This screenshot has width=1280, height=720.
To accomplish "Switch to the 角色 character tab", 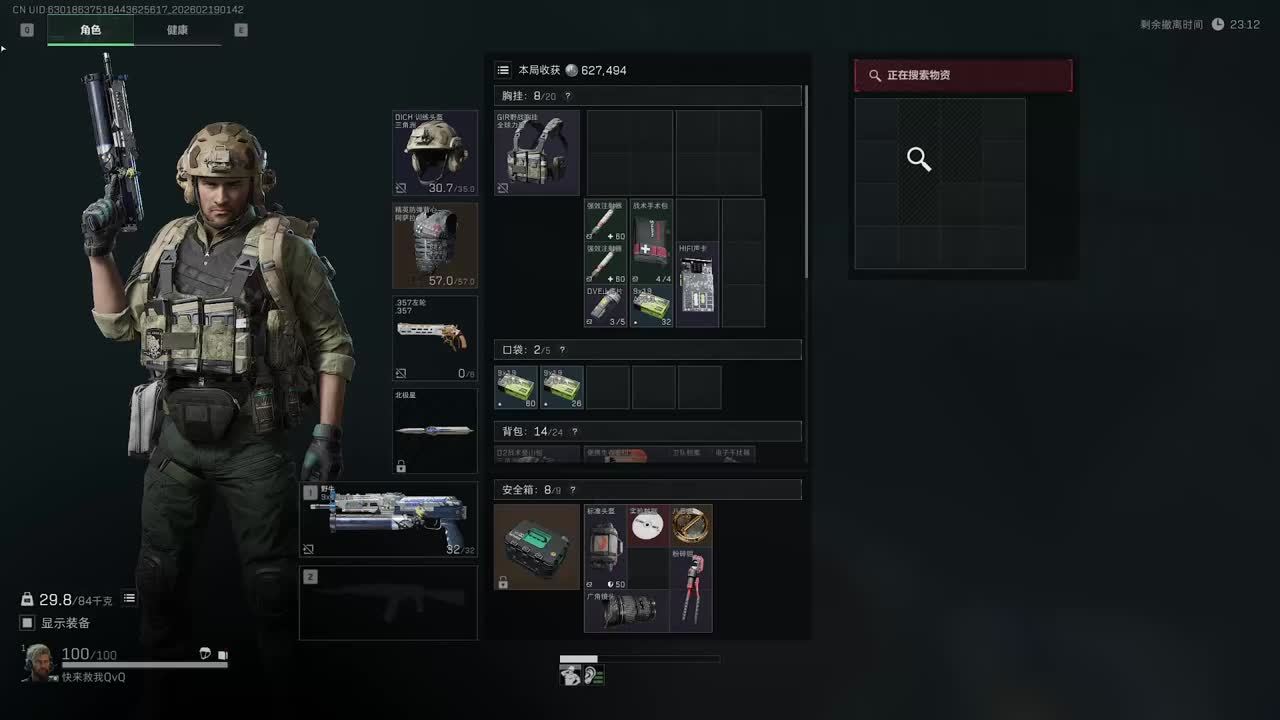I will tap(90, 30).
